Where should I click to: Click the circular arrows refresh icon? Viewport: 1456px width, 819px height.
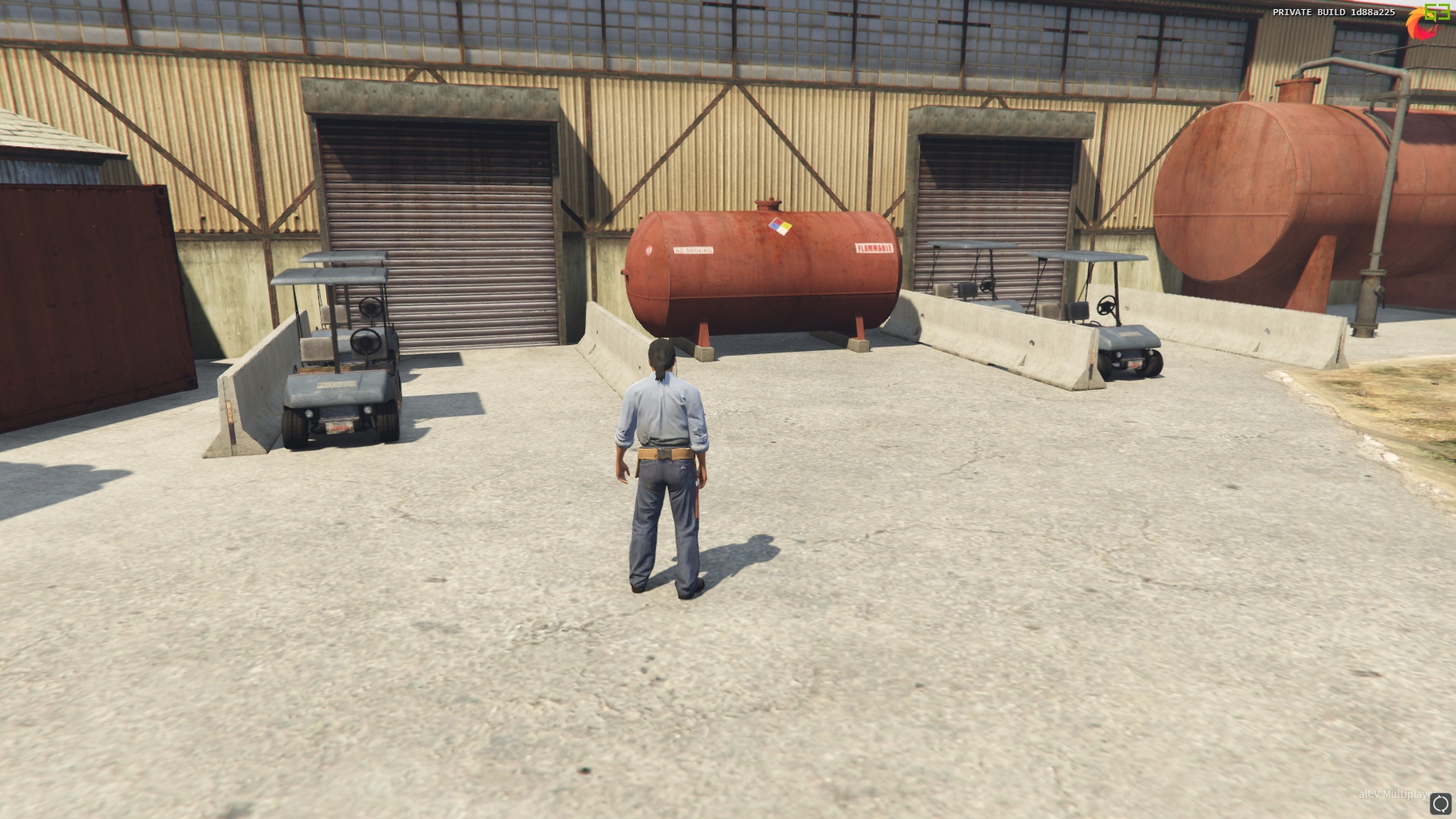[x=1440, y=804]
